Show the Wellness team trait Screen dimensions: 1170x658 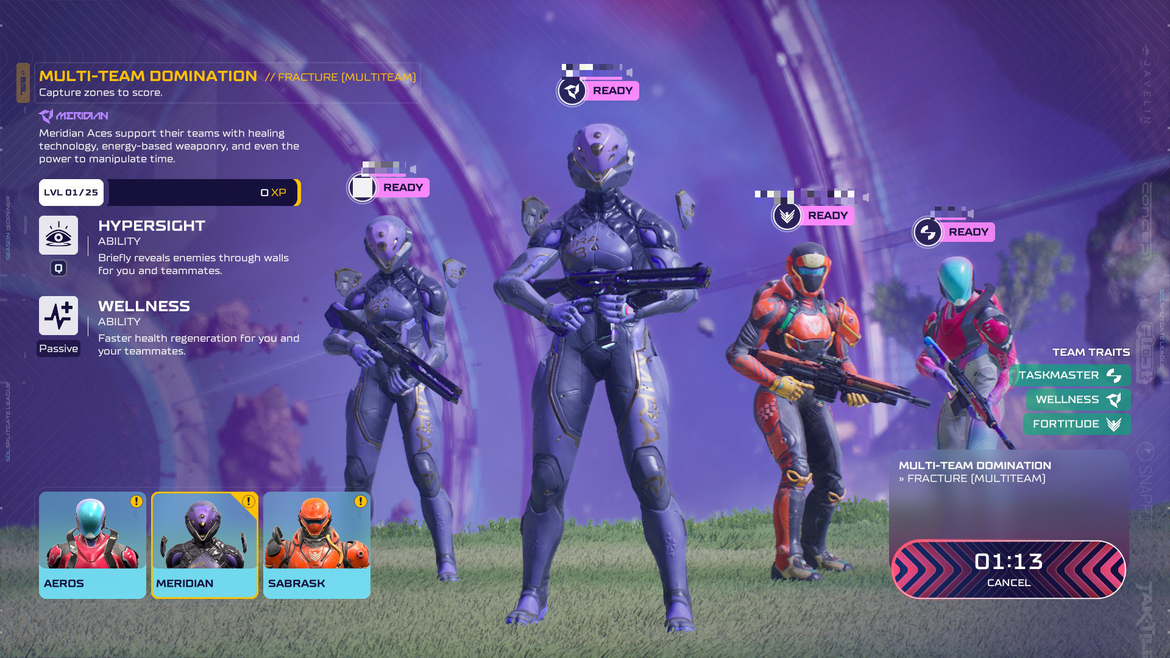click(x=1078, y=399)
